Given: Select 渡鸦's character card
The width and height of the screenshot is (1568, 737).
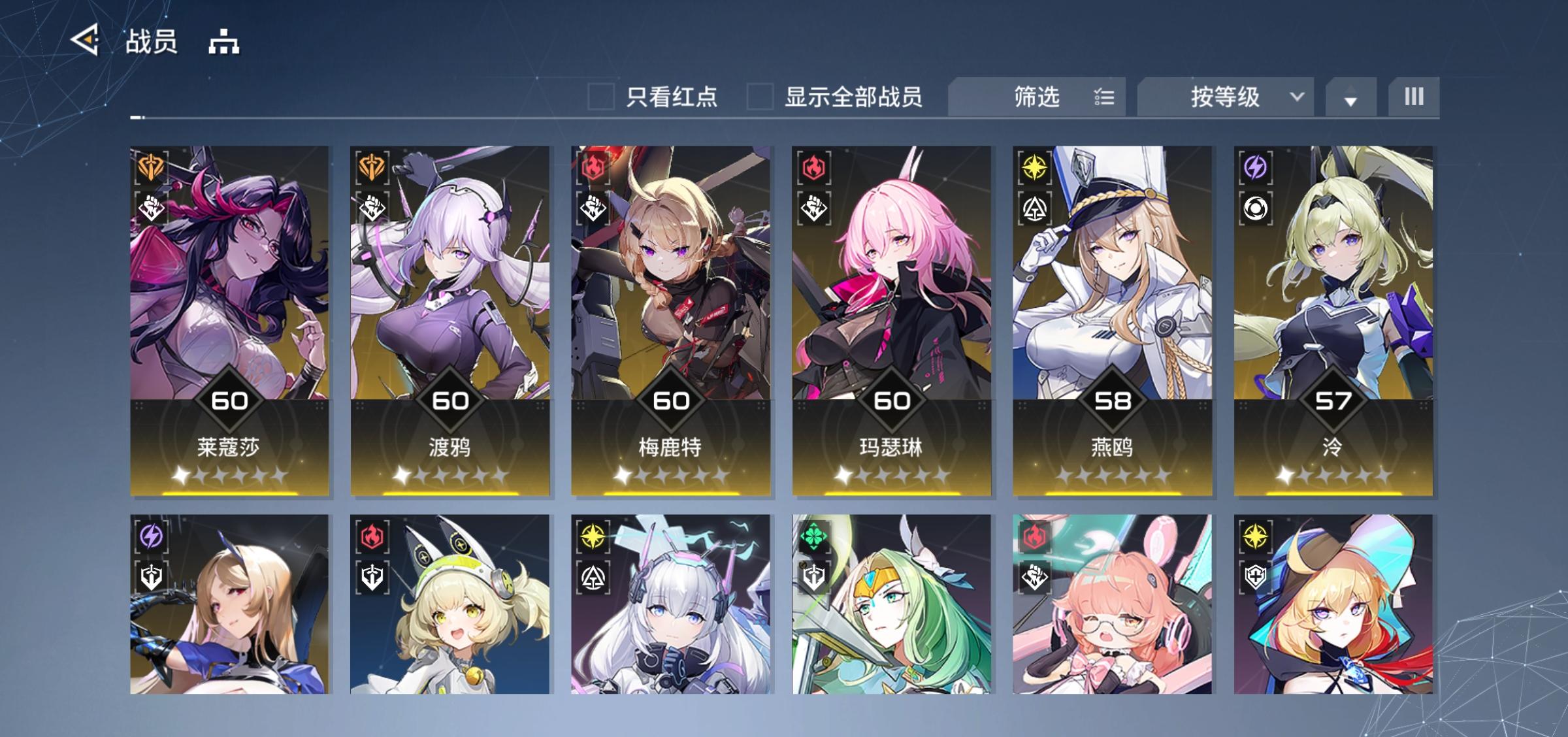Looking at the screenshot, I should 452,314.
